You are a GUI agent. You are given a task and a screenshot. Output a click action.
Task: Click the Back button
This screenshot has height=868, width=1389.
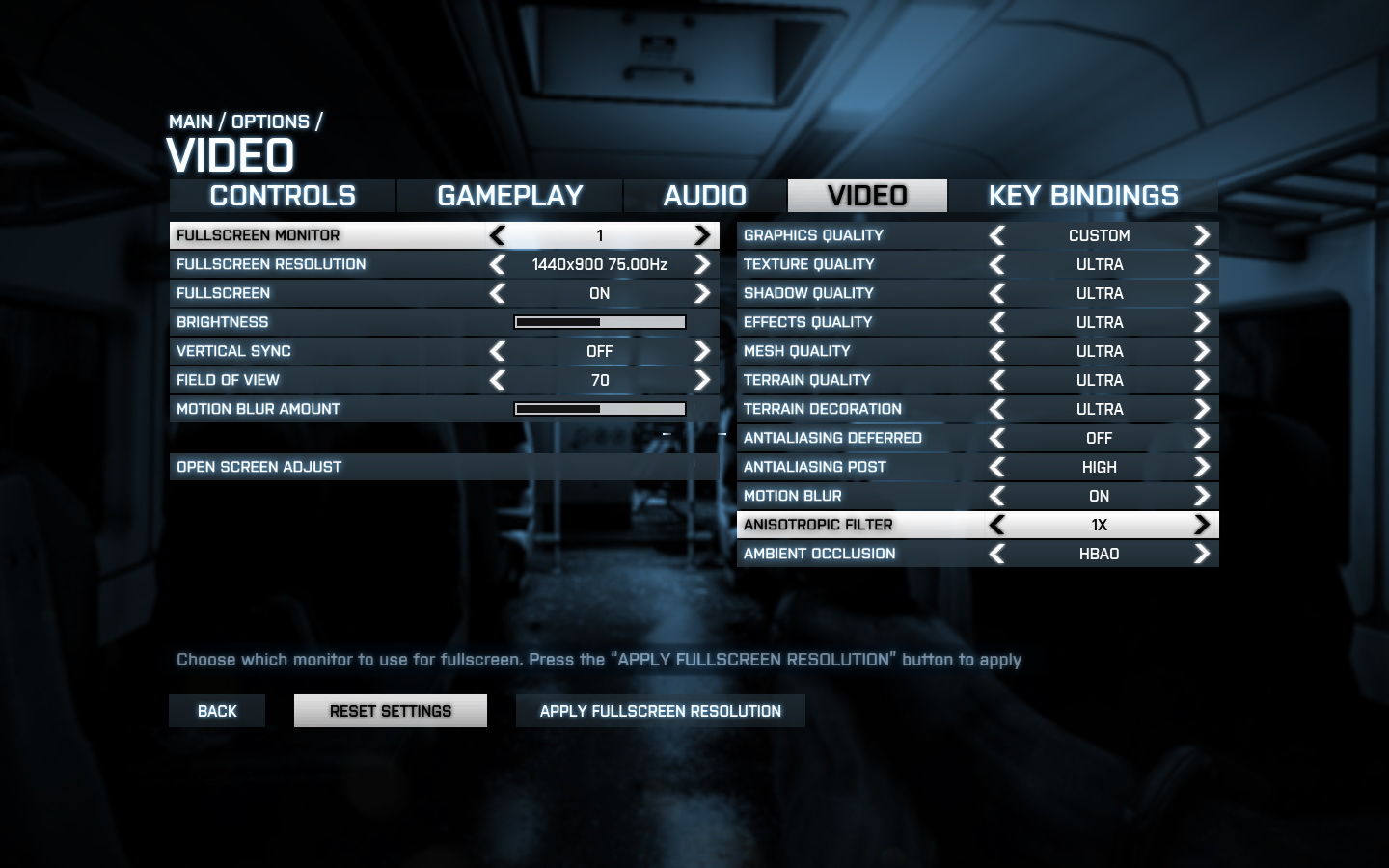(217, 711)
